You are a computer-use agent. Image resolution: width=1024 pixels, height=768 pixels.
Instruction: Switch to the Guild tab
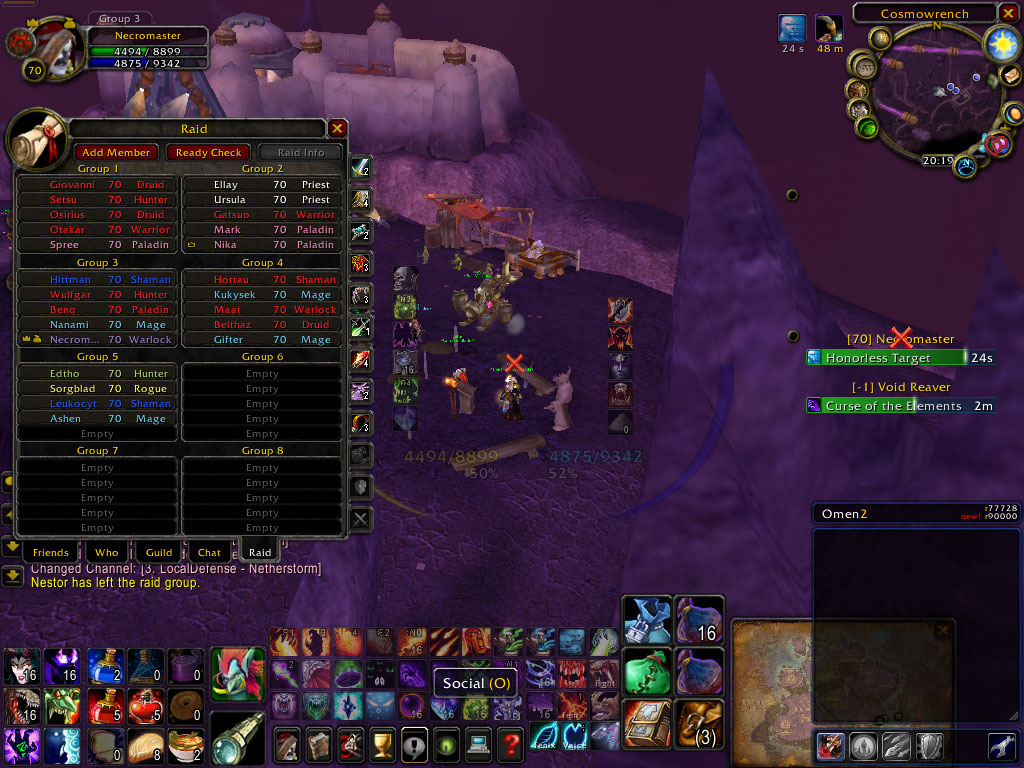159,552
